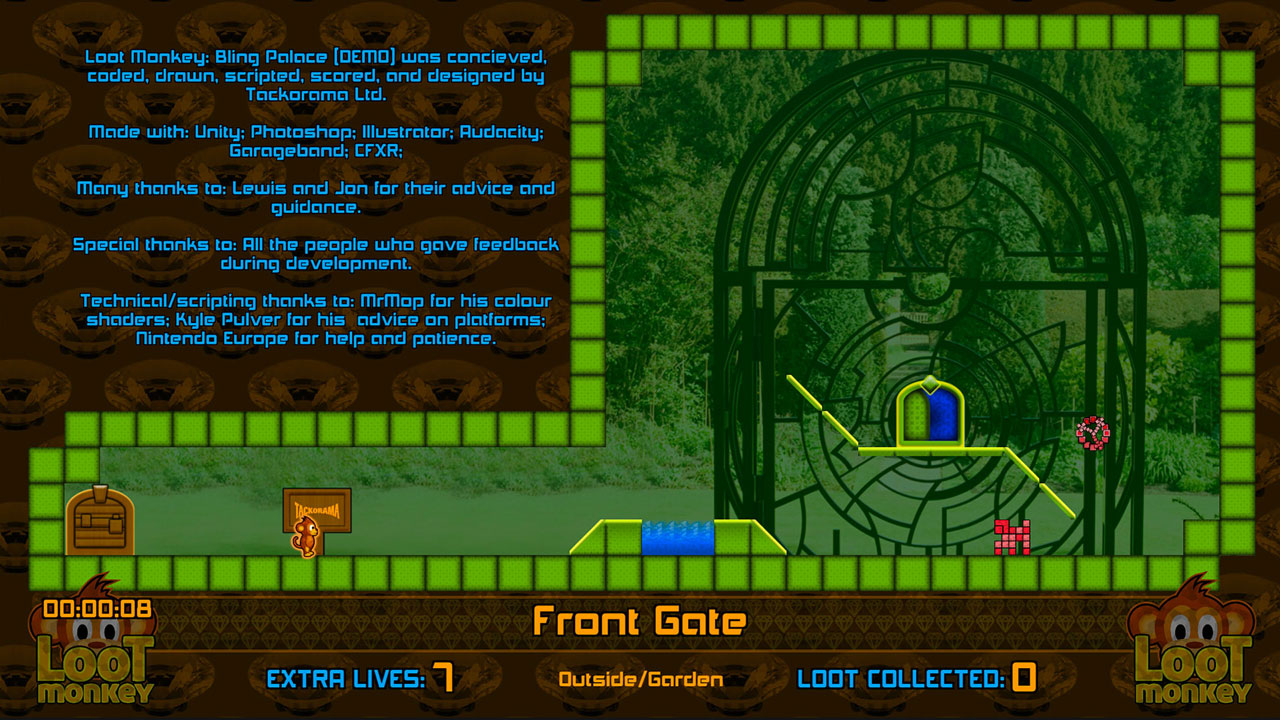Expand the Front Gate title banner
This screenshot has width=1280, height=720.
tap(640, 621)
